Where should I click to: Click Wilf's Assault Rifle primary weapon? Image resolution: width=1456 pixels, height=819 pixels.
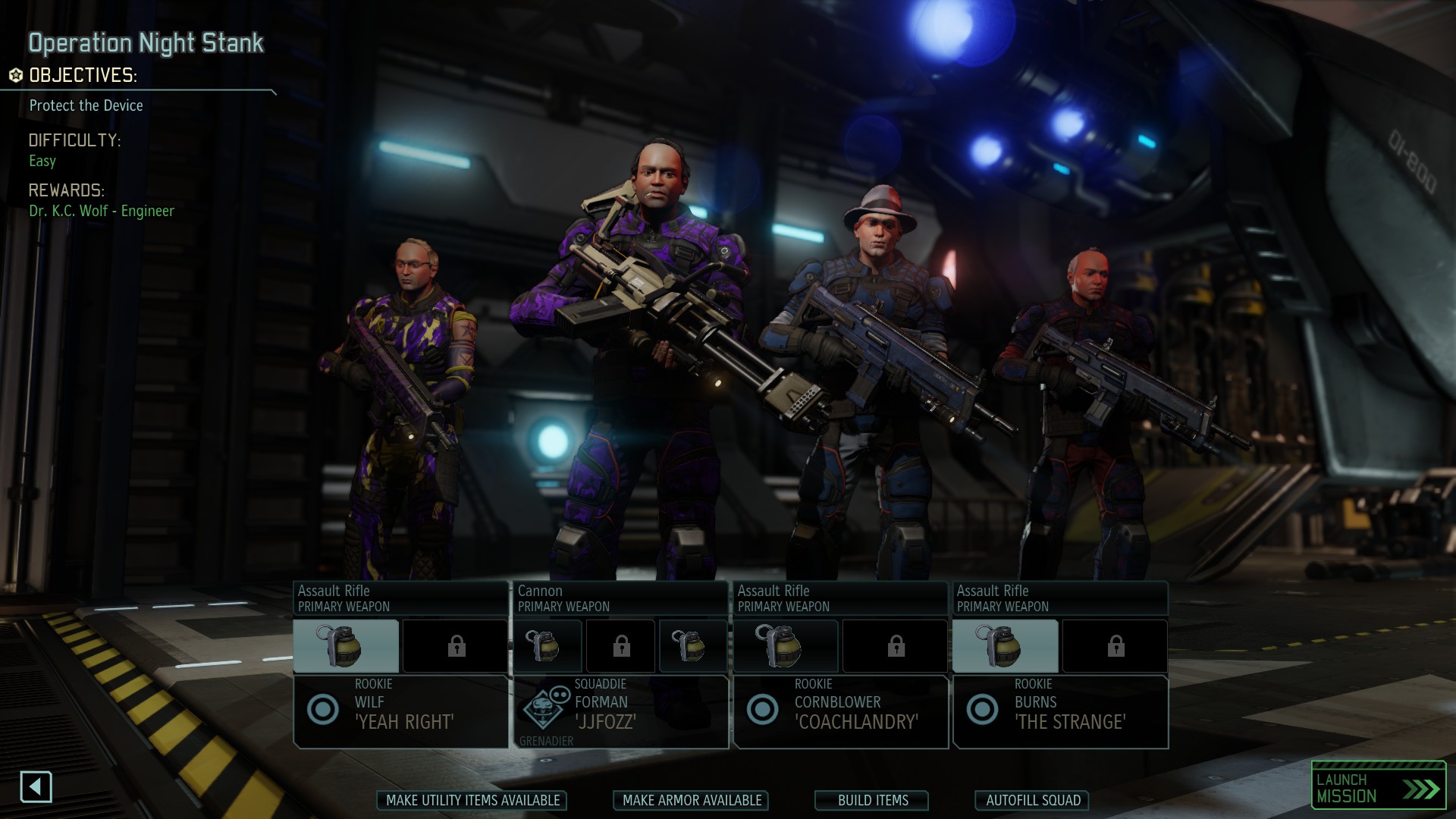(x=401, y=598)
